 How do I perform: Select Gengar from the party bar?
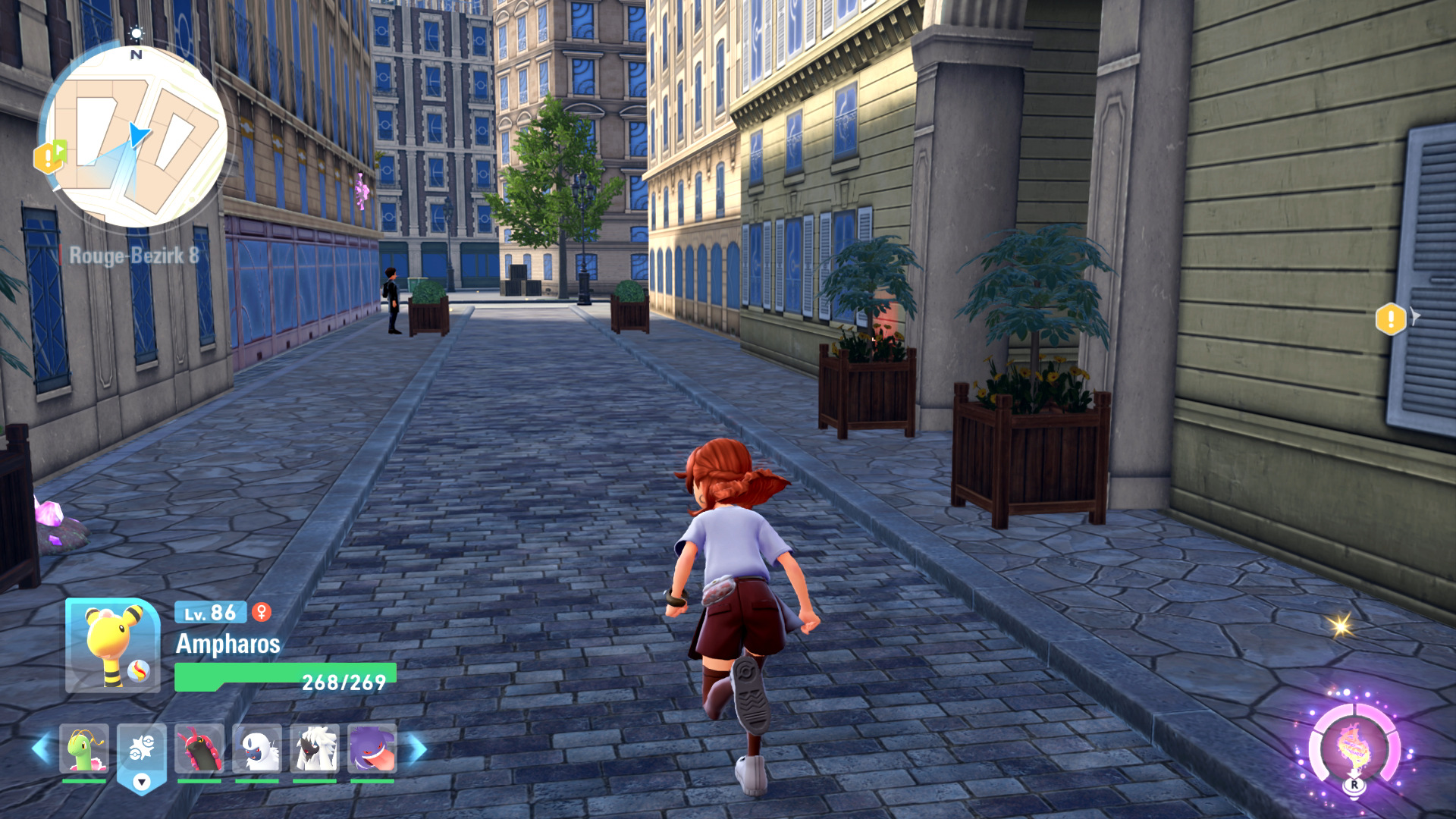372,748
